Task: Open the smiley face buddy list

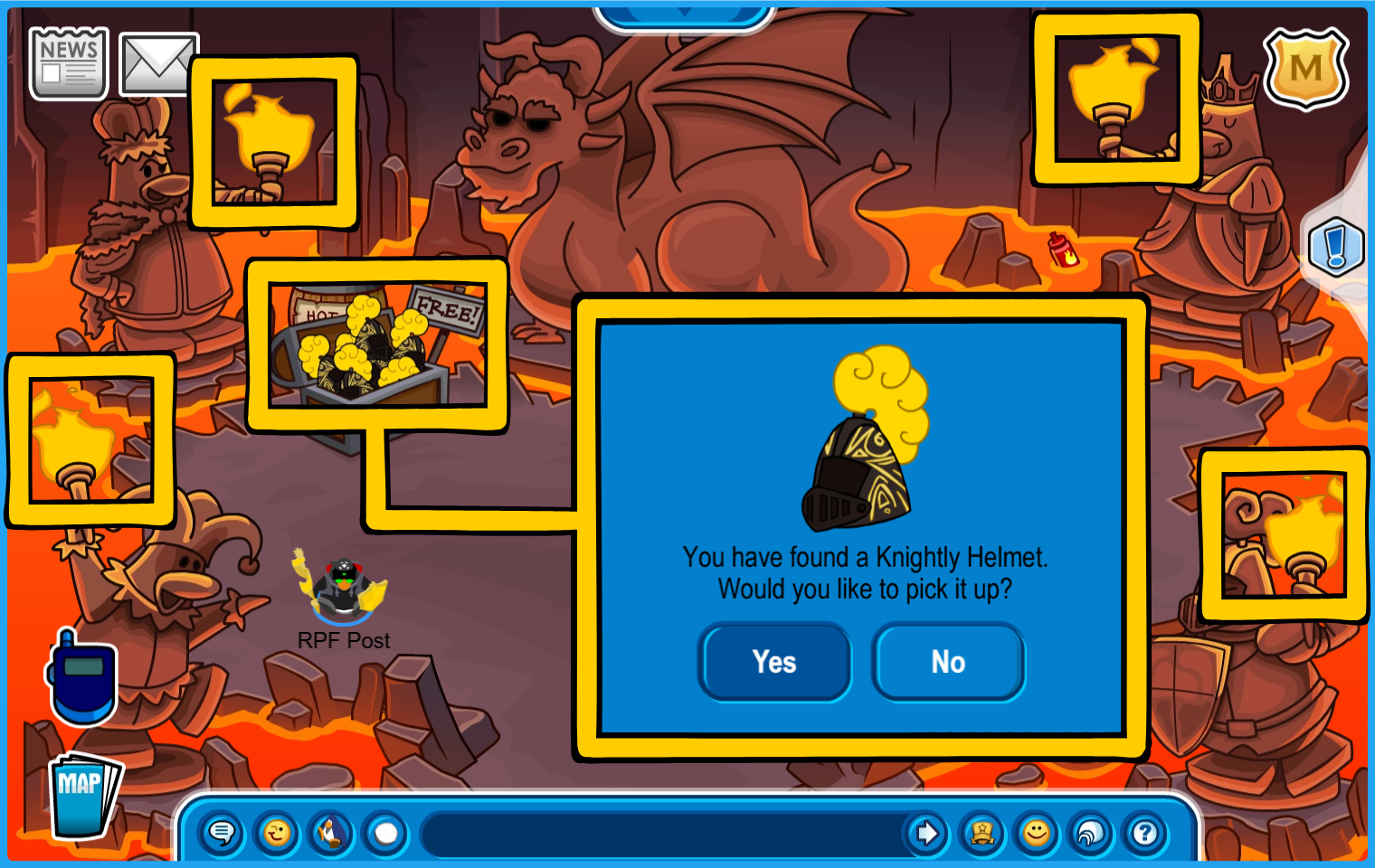Action: pyautogui.click(x=1037, y=833)
